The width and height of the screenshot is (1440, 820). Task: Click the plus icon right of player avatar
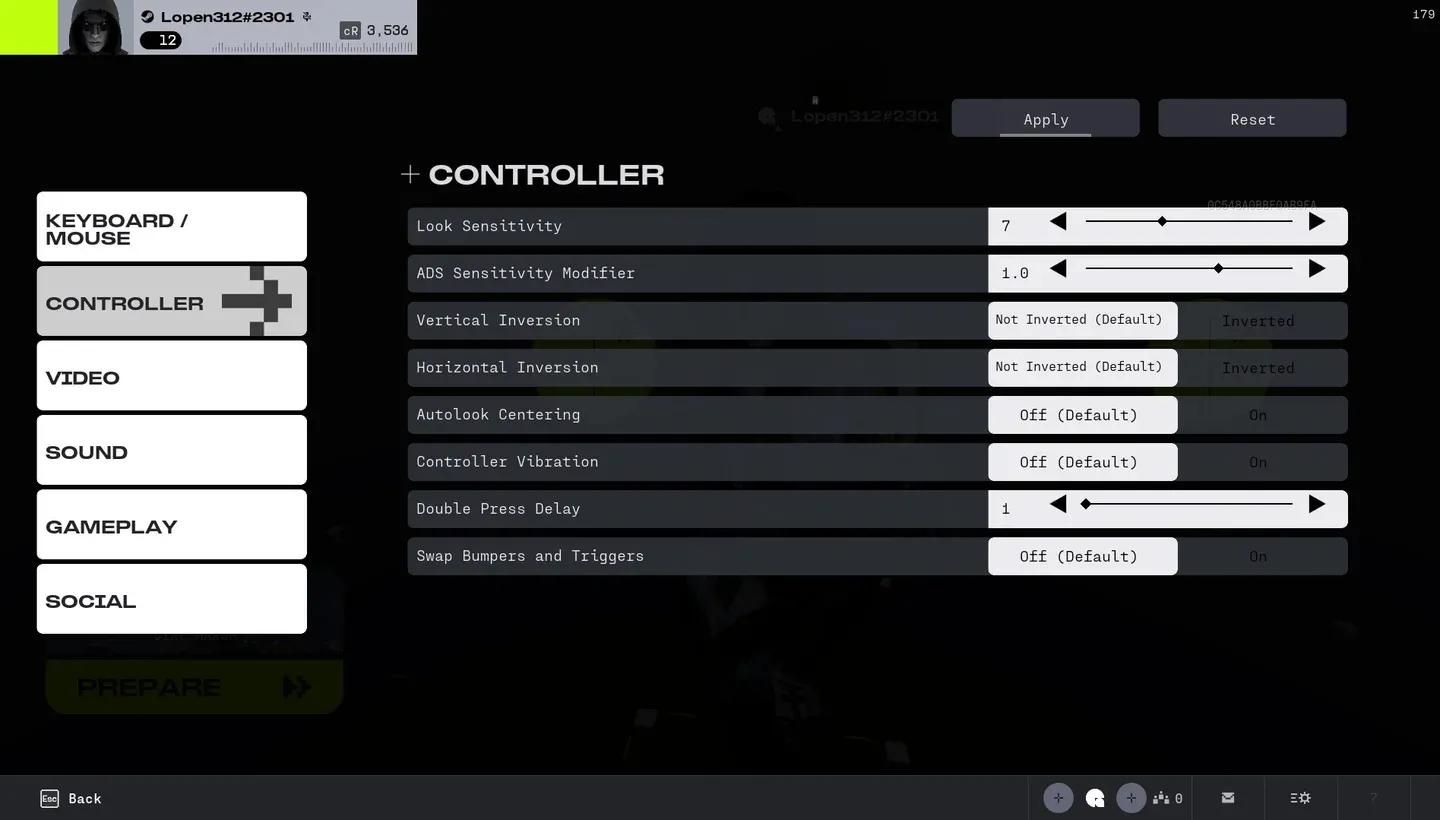click(x=1131, y=798)
